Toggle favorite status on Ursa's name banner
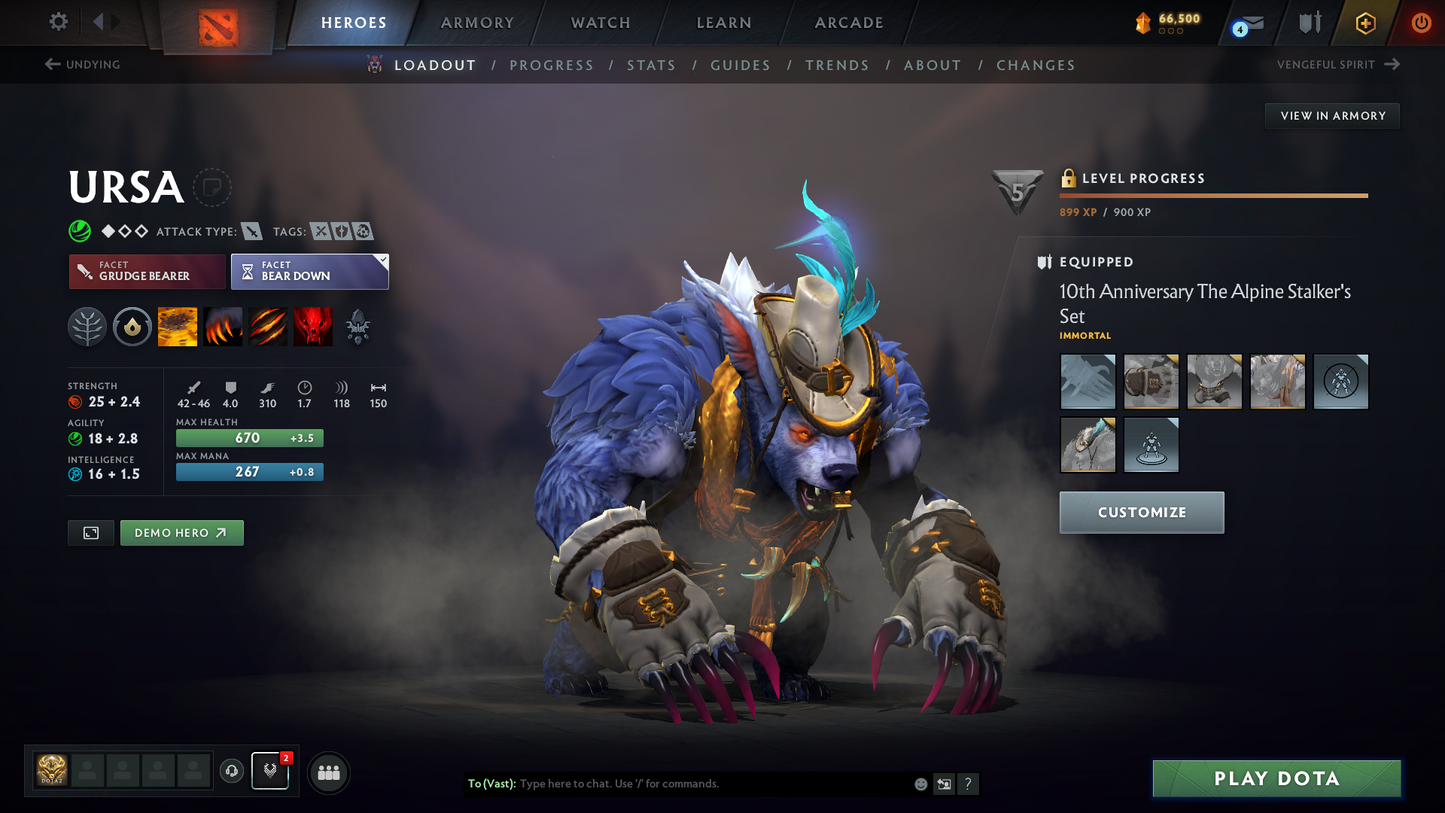Screen dimensions: 1445x813 (x=212, y=187)
